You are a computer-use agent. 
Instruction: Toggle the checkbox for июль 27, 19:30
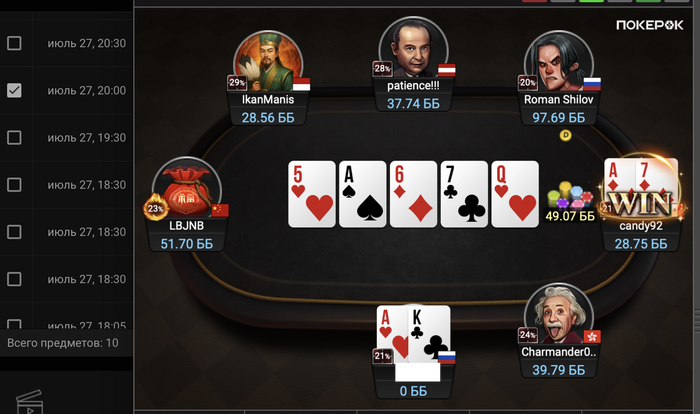pyautogui.click(x=15, y=137)
